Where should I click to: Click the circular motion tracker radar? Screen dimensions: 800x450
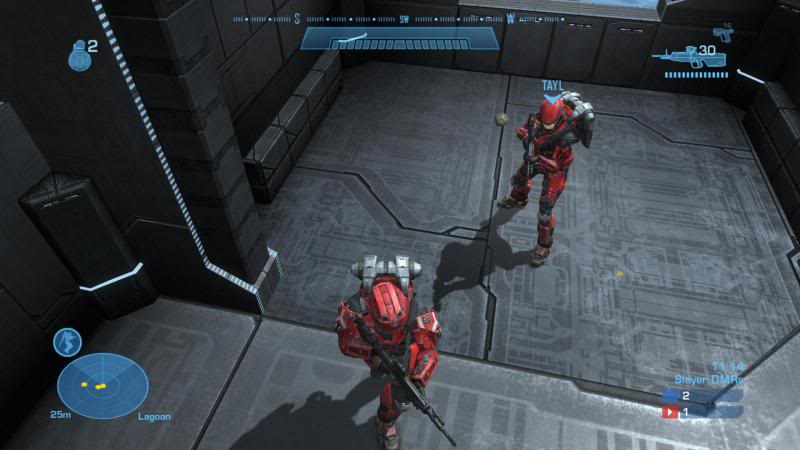click(102, 386)
